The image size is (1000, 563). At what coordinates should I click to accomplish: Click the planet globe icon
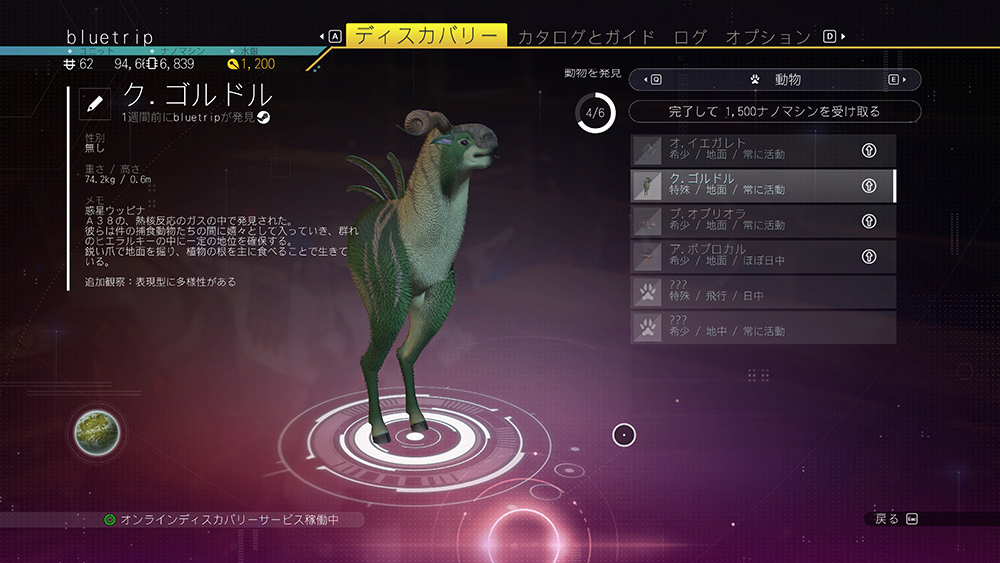point(97,436)
